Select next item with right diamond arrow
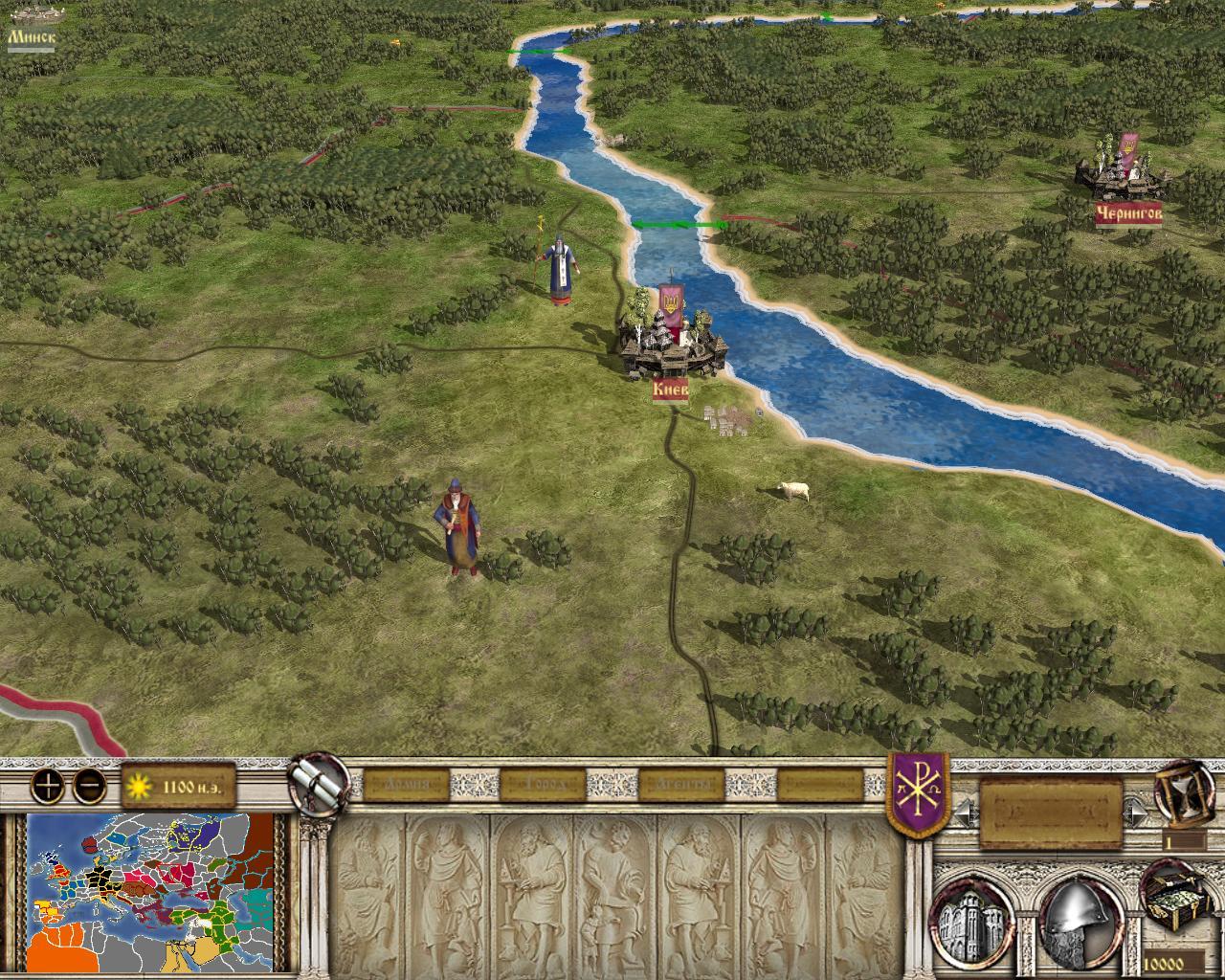Viewport: 1225px width, 980px height. click(x=1137, y=813)
